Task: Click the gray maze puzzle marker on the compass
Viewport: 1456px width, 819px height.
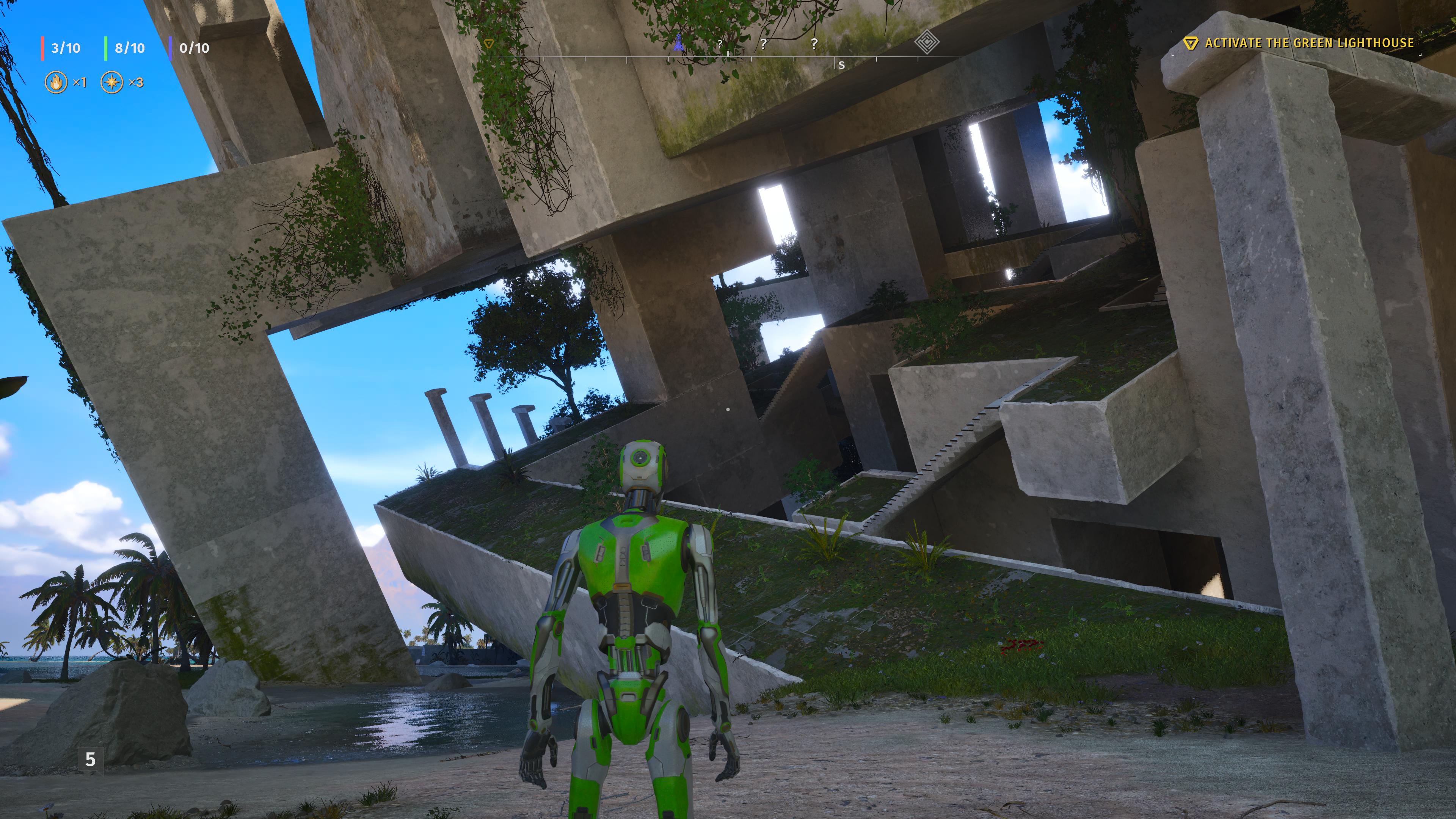Action: pyautogui.click(x=928, y=42)
